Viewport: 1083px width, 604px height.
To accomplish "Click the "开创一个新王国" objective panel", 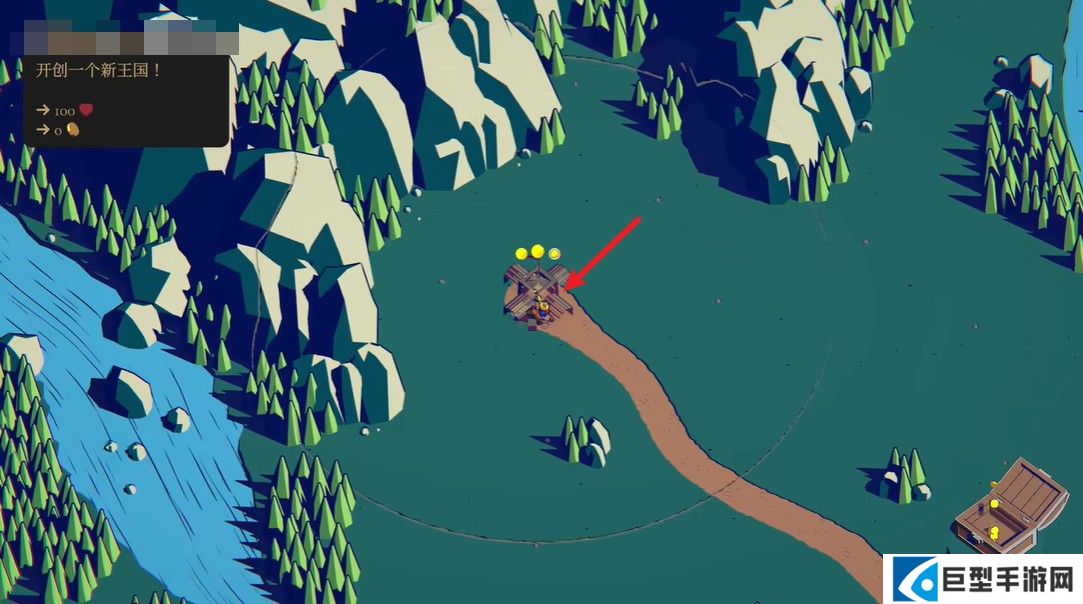I will pyautogui.click(x=126, y=100).
